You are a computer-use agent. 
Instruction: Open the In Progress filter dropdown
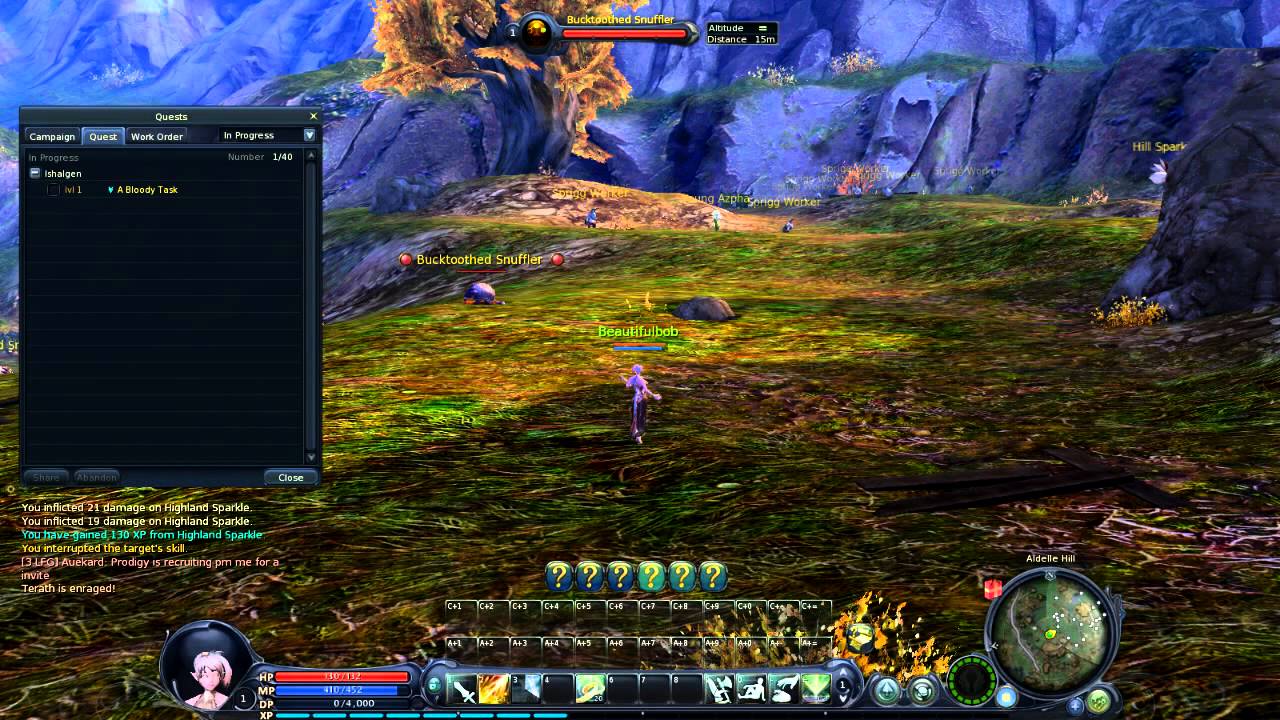308,135
